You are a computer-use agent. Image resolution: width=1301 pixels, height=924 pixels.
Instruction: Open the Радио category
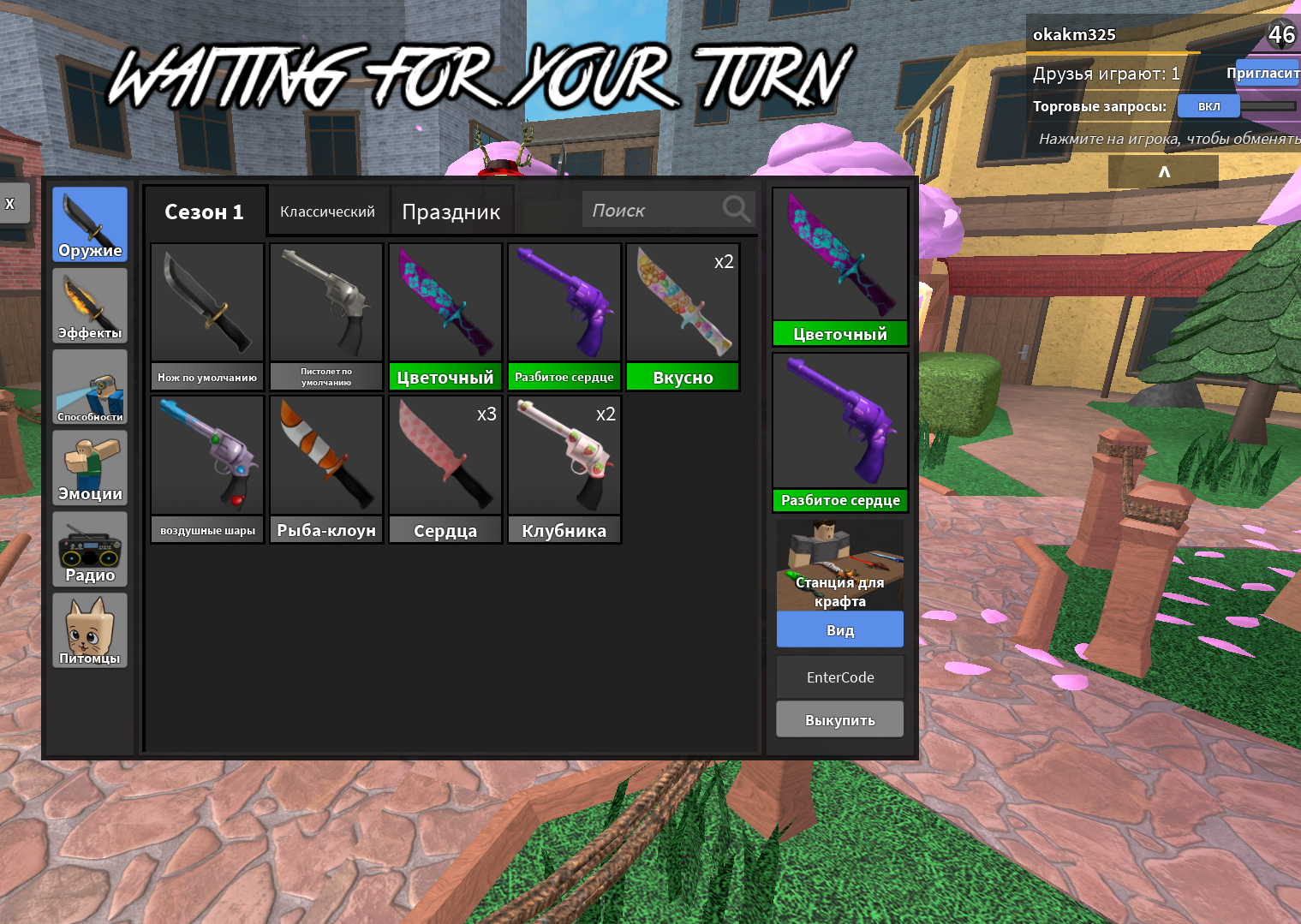coord(89,549)
